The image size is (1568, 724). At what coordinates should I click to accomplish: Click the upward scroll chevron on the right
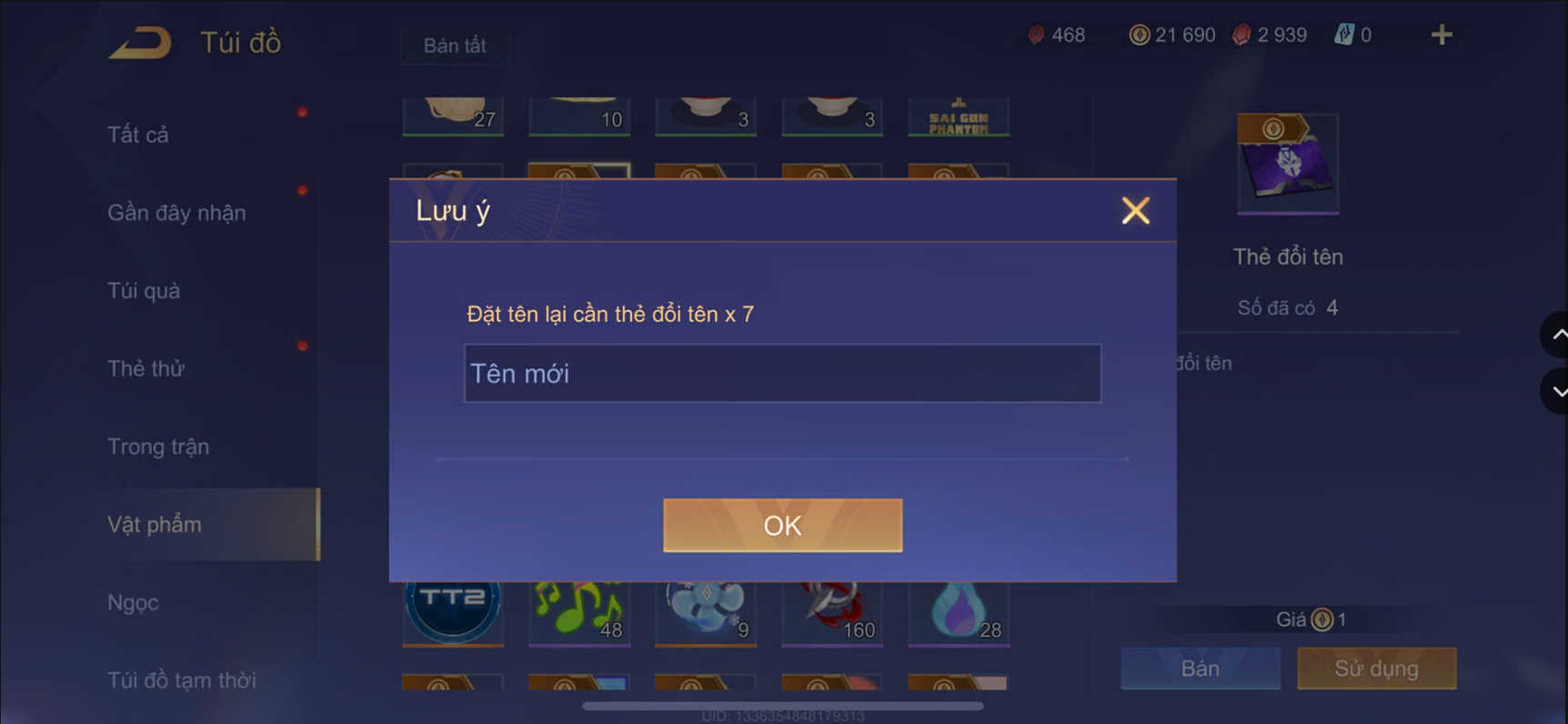pyautogui.click(x=1557, y=335)
